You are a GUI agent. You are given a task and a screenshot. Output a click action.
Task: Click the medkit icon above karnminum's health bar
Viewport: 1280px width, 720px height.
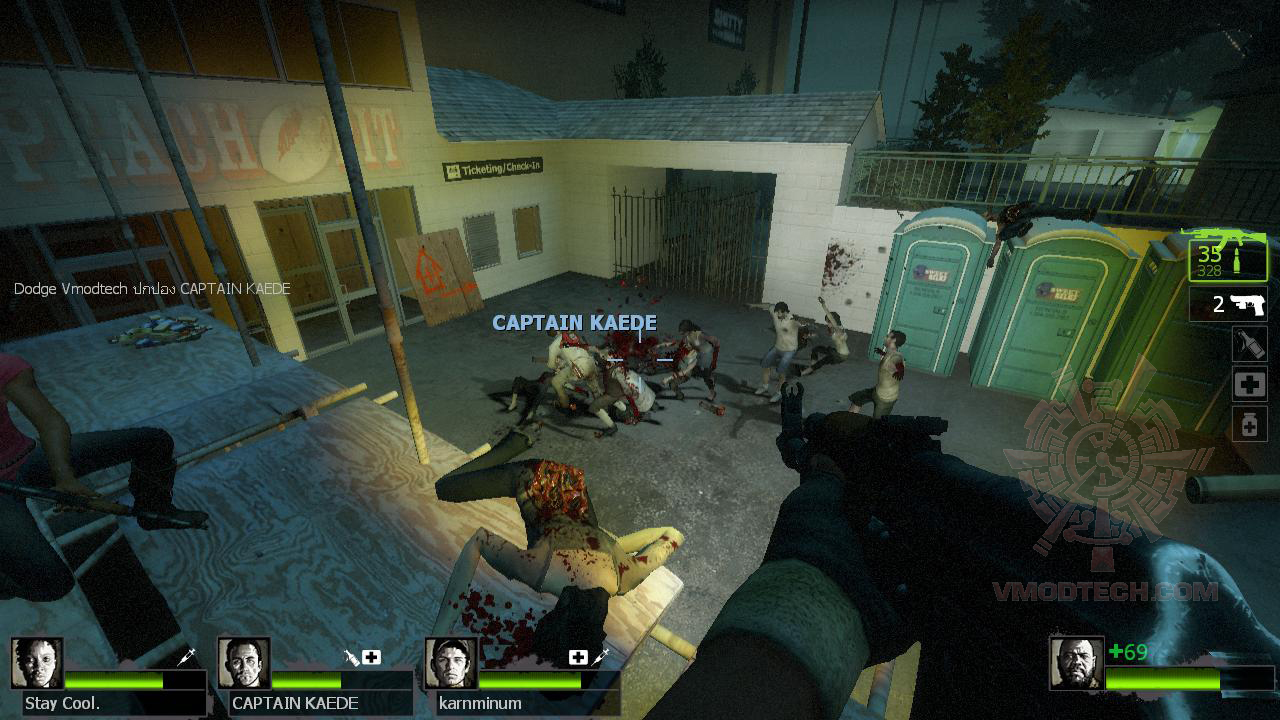coord(576,656)
